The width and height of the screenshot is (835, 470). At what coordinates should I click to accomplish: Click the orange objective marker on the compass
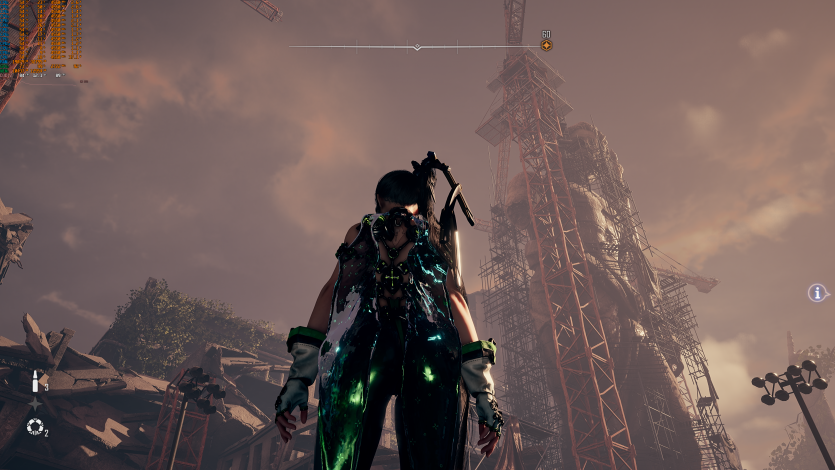pyautogui.click(x=546, y=45)
